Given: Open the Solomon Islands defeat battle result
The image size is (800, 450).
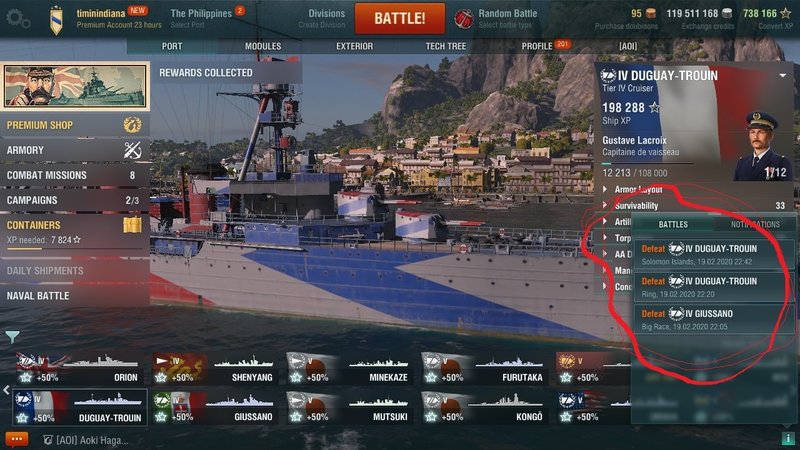Looking at the screenshot, I should point(714,253).
